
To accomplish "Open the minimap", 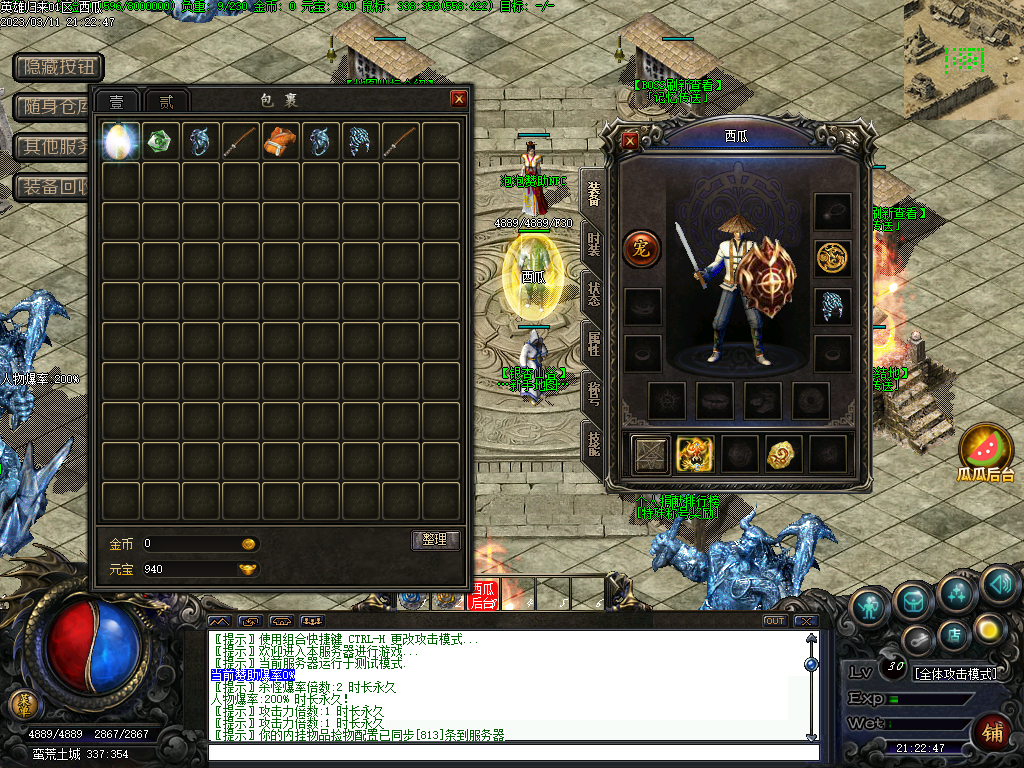I will (x=963, y=59).
